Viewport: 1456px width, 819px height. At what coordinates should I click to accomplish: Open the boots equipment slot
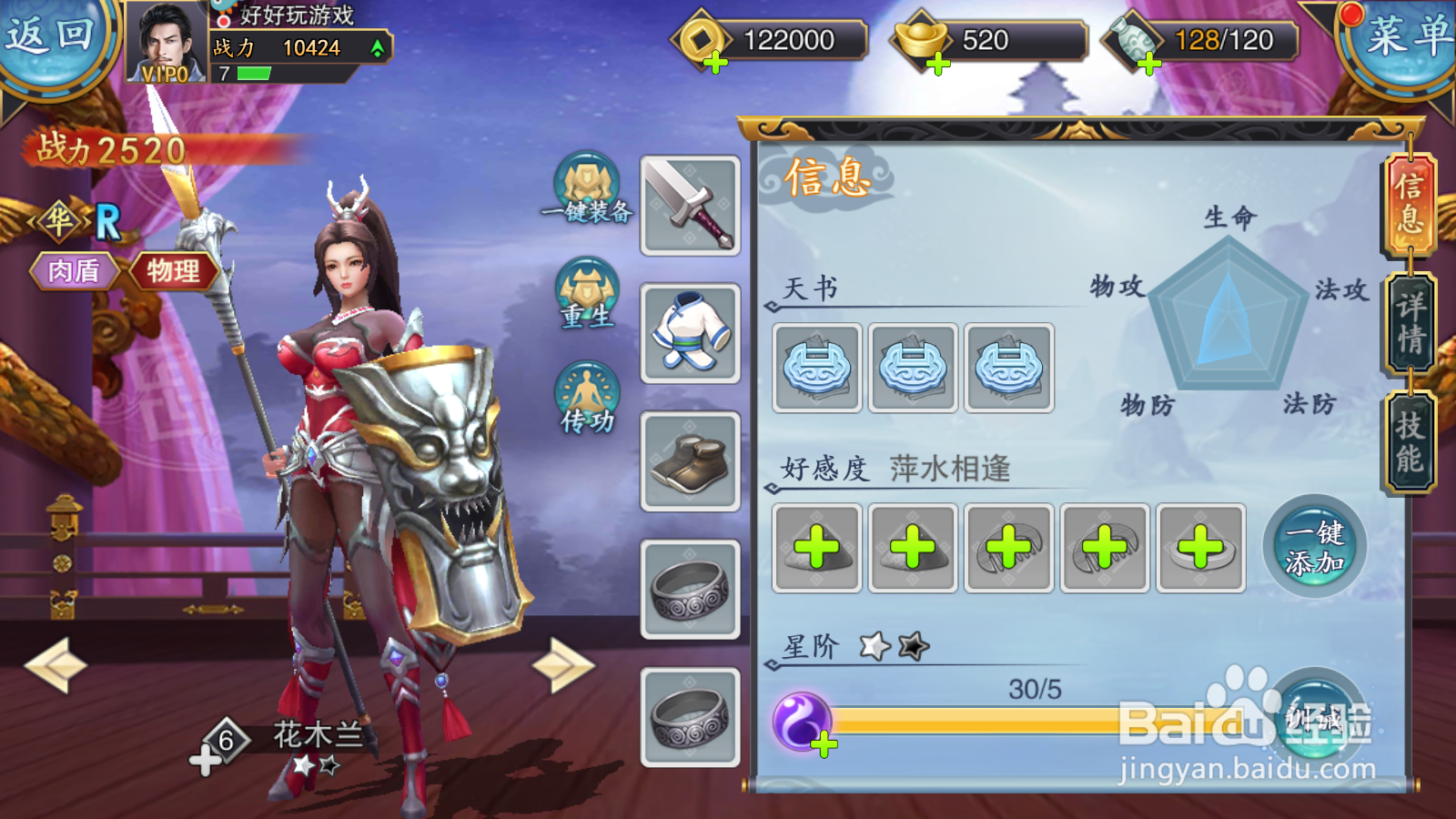tap(689, 455)
